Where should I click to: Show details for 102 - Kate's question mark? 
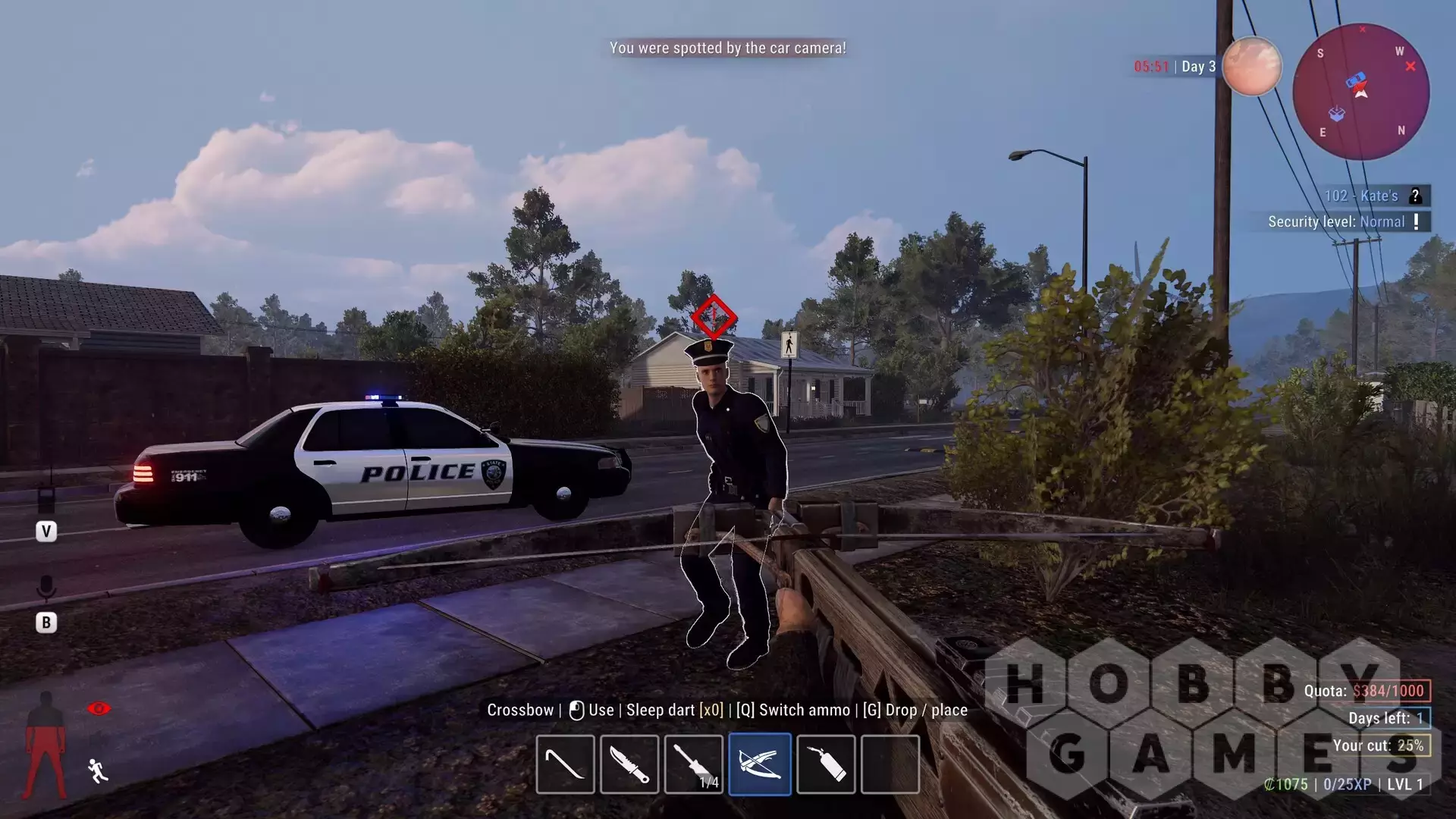[x=1415, y=196]
